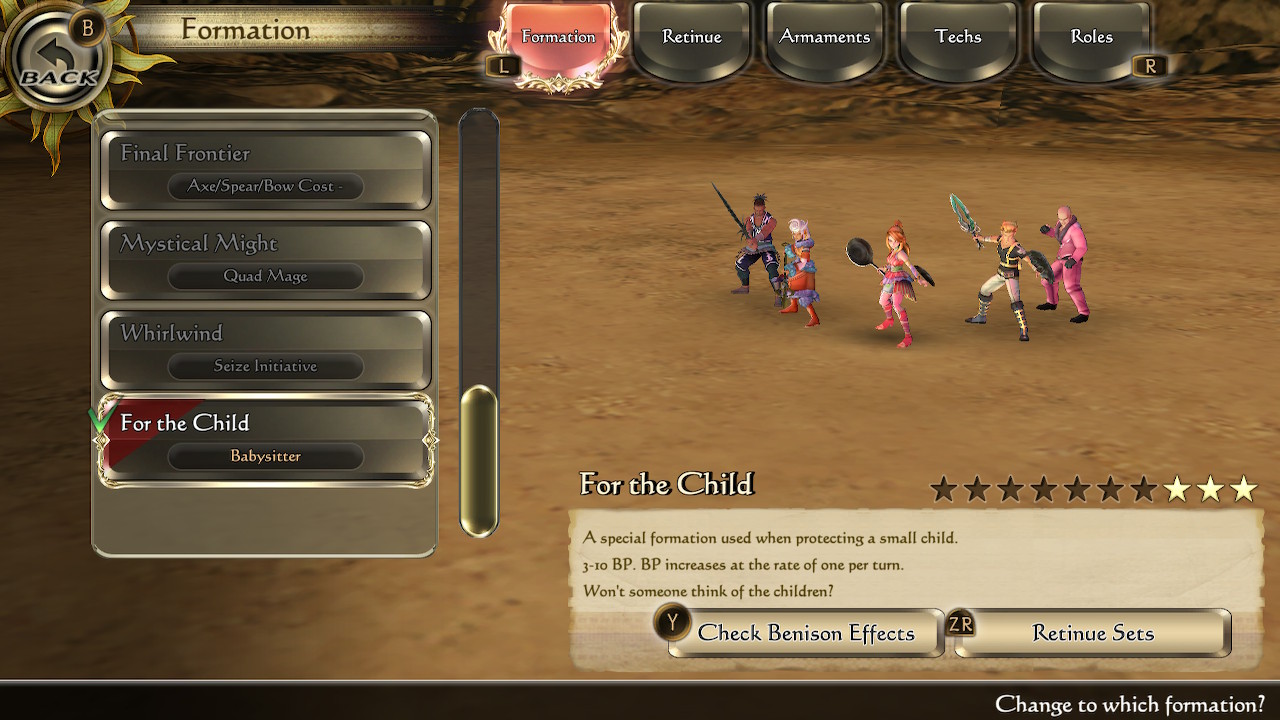The height and width of the screenshot is (720, 1280).
Task: Open Check Benison Effects
Action: pyautogui.click(x=806, y=633)
